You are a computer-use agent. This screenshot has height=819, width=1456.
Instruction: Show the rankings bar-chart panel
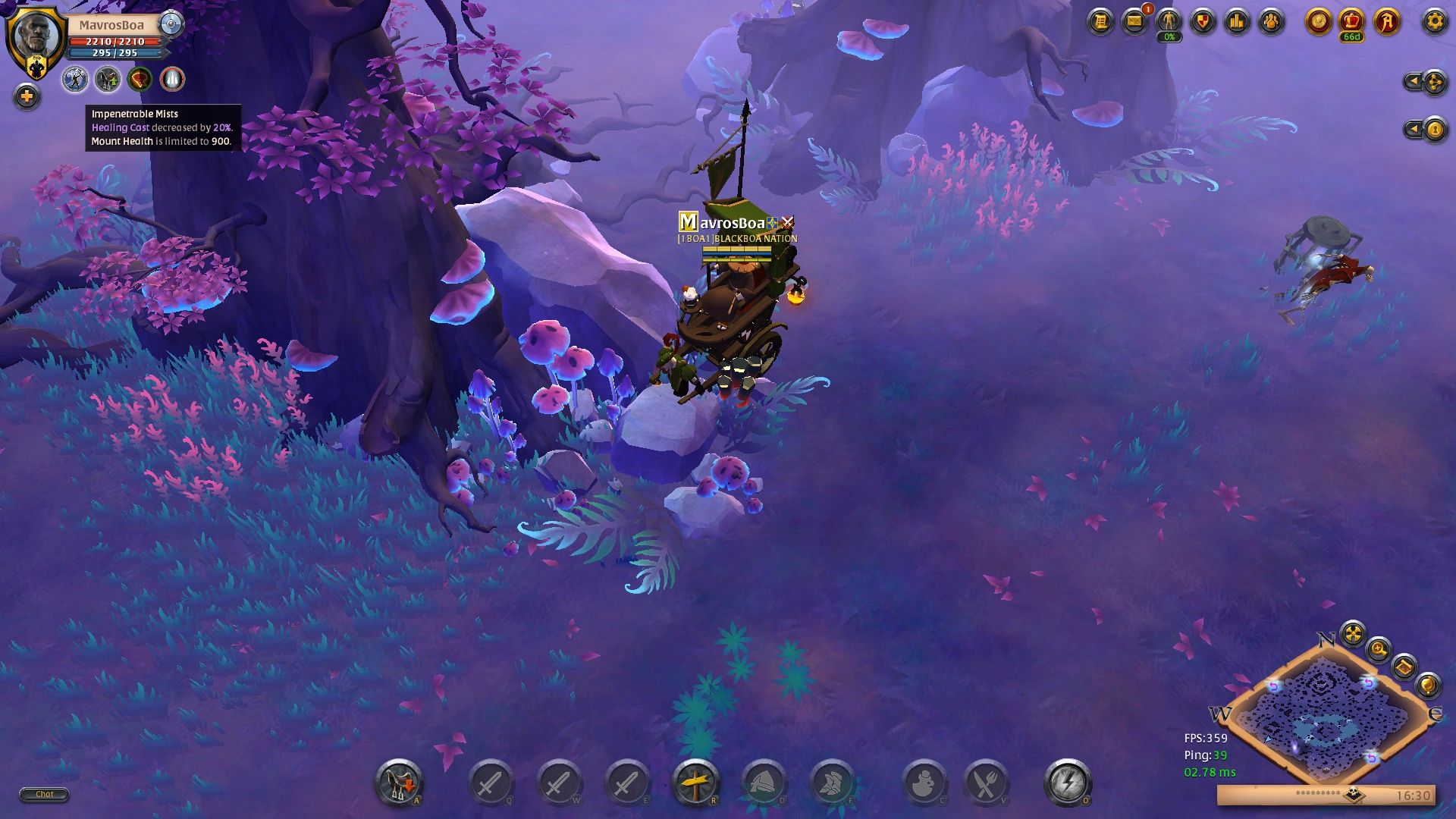[1237, 21]
